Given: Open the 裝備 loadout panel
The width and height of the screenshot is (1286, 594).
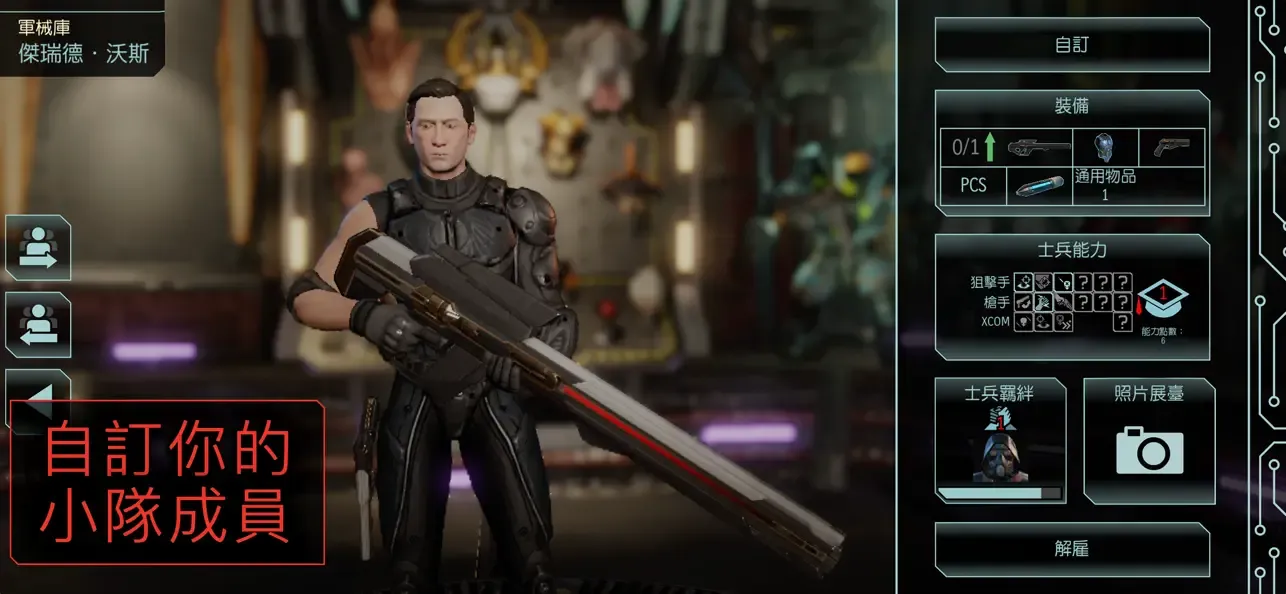Looking at the screenshot, I should pyautogui.click(x=1072, y=106).
